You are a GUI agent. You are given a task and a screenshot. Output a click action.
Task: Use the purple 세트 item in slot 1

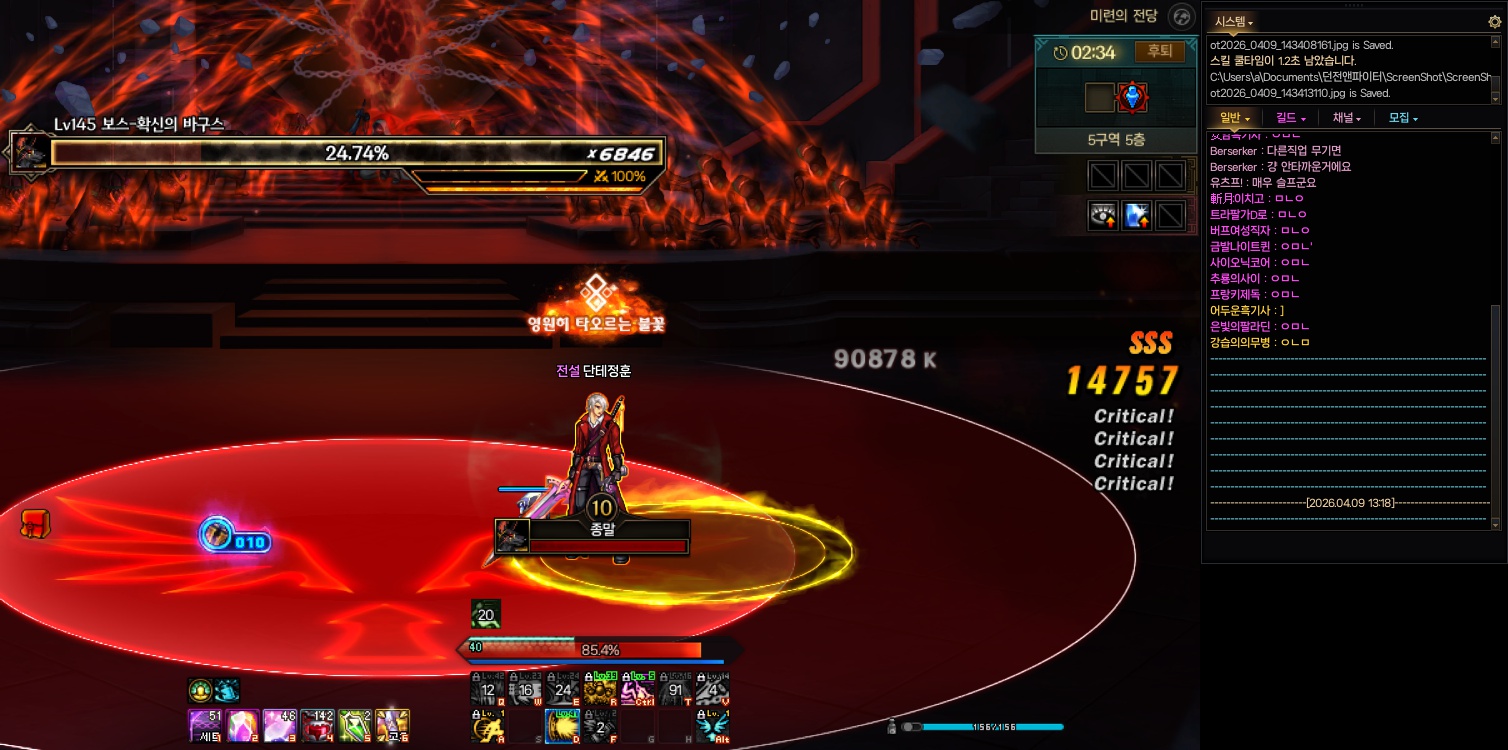coord(205,724)
